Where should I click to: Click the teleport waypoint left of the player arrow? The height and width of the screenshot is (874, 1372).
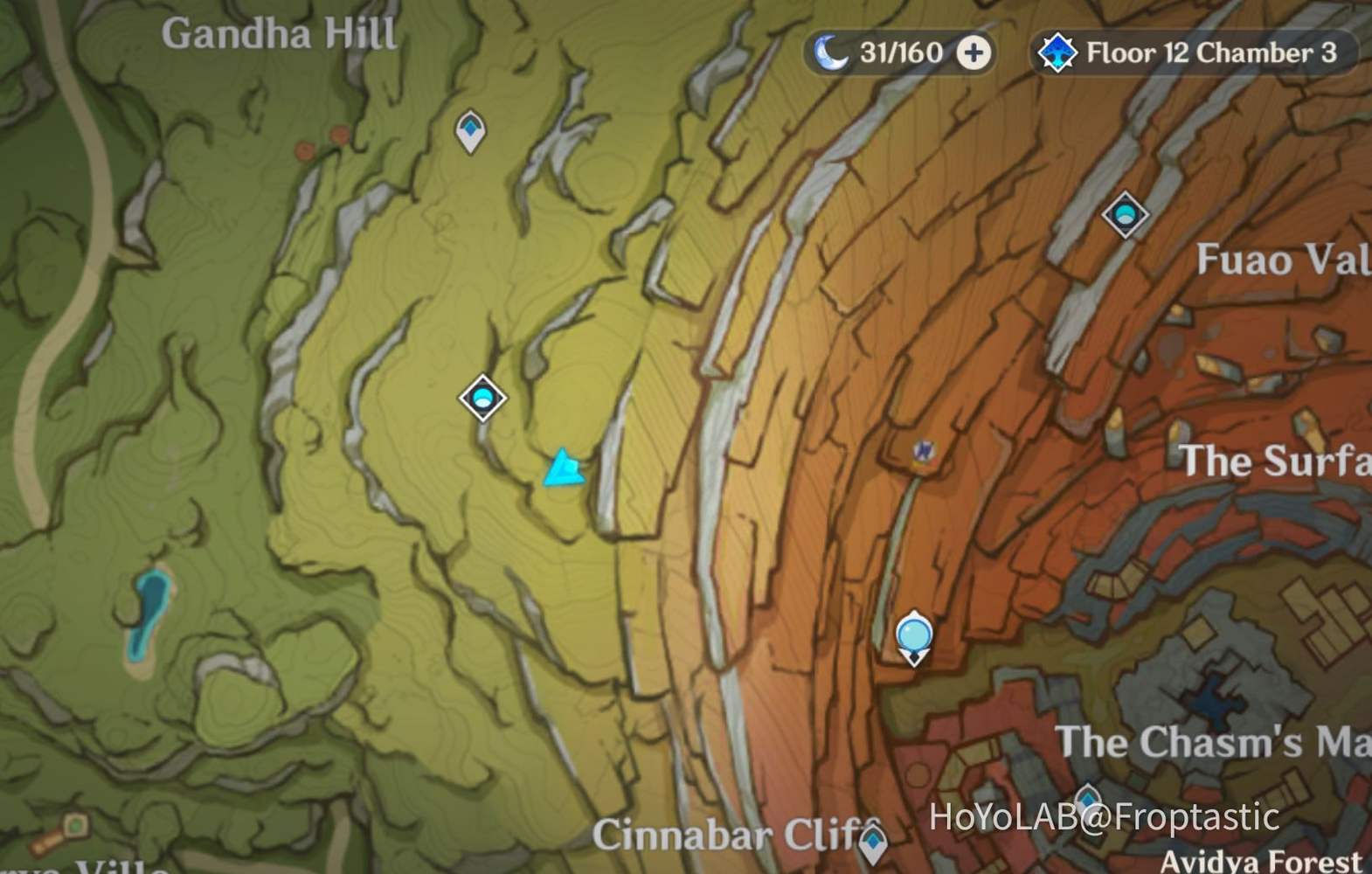pos(482,398)
